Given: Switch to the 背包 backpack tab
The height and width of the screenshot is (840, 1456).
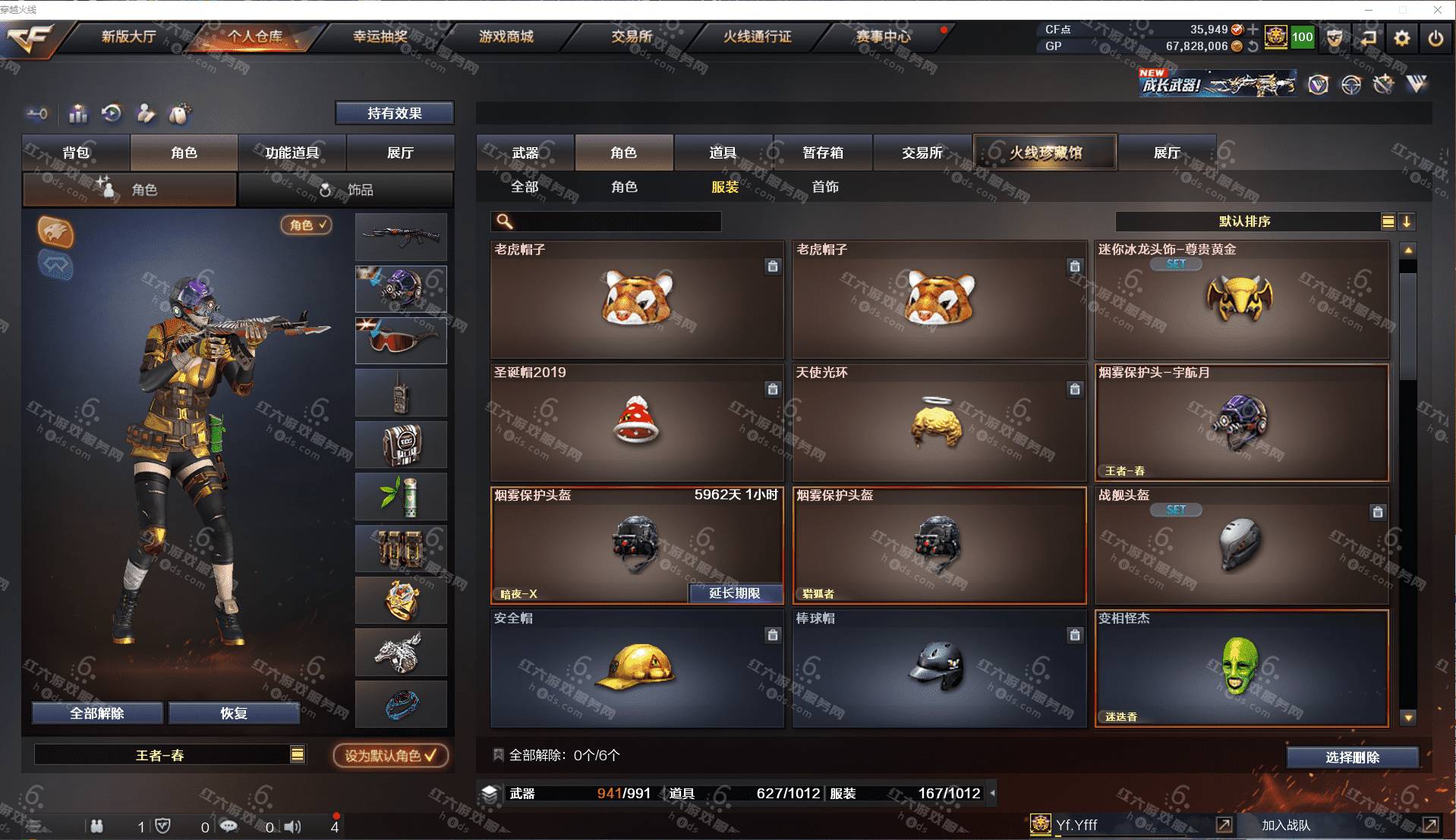Looking at the screenshot, I should tap(76, 153).
